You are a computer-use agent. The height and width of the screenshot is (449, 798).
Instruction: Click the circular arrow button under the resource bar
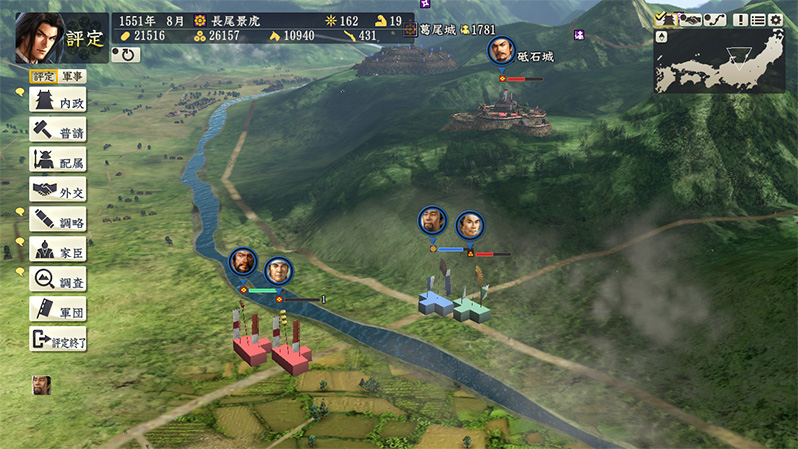[x=125, y=55]
